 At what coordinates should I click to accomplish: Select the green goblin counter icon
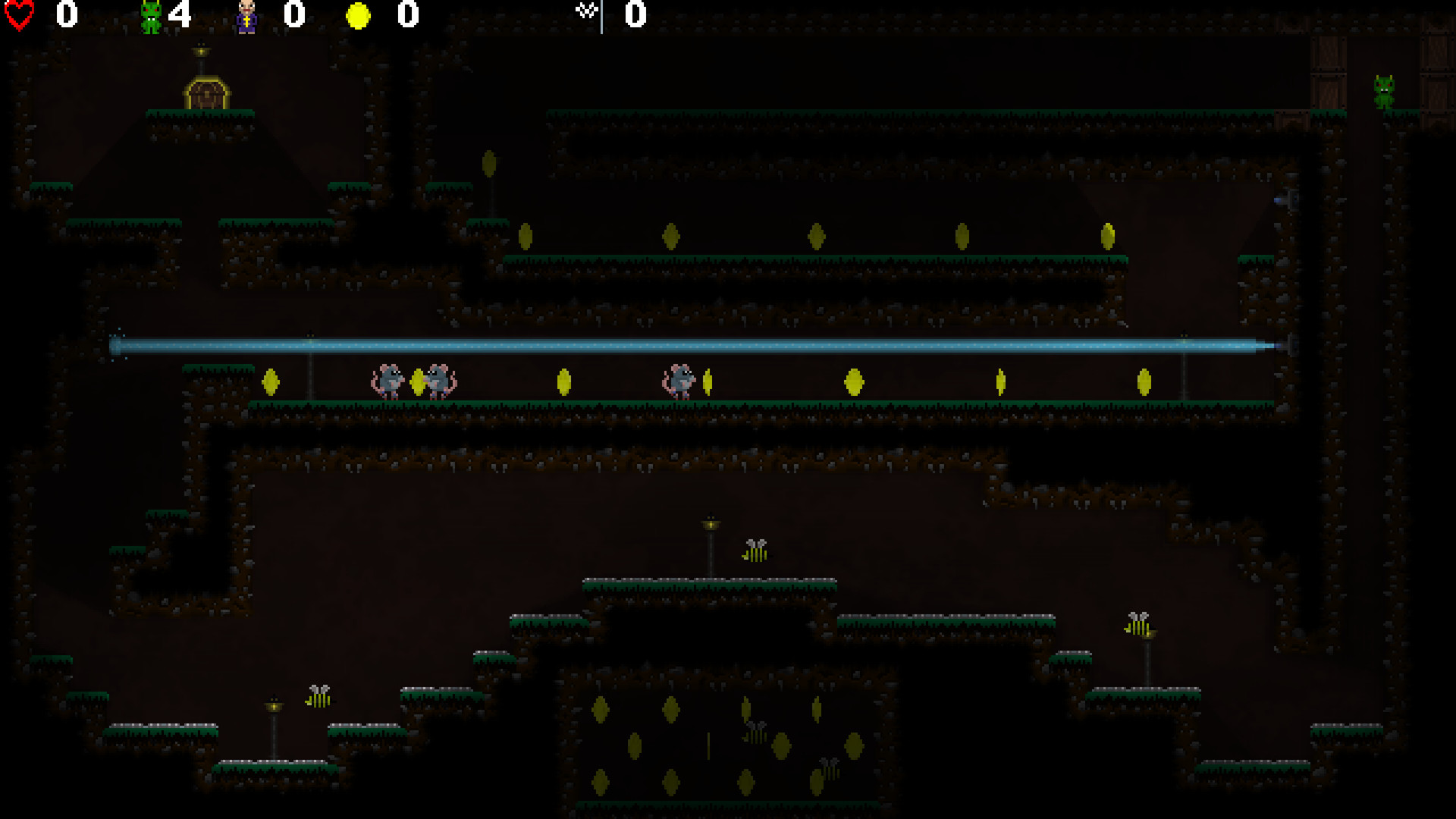[149, 15]
